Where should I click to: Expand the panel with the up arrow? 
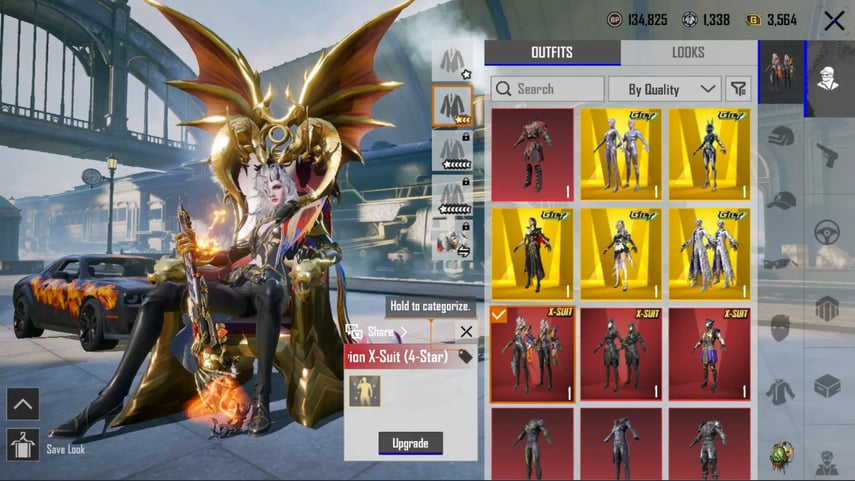click(x=22, y=404)
